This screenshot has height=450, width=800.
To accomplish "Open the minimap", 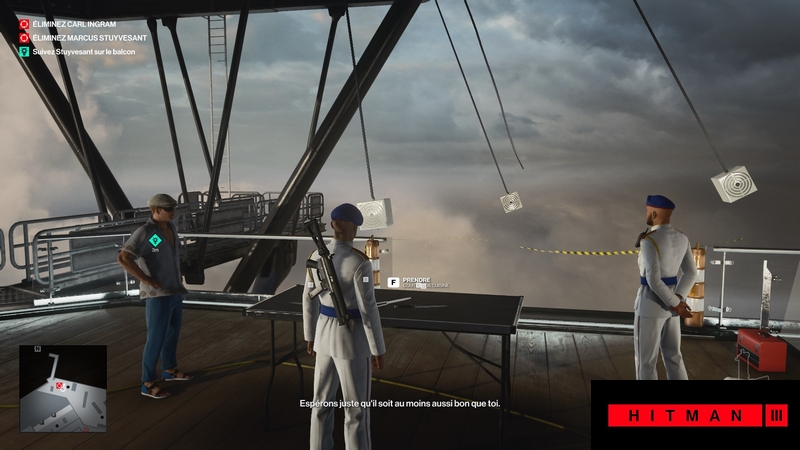I will 62,389.
